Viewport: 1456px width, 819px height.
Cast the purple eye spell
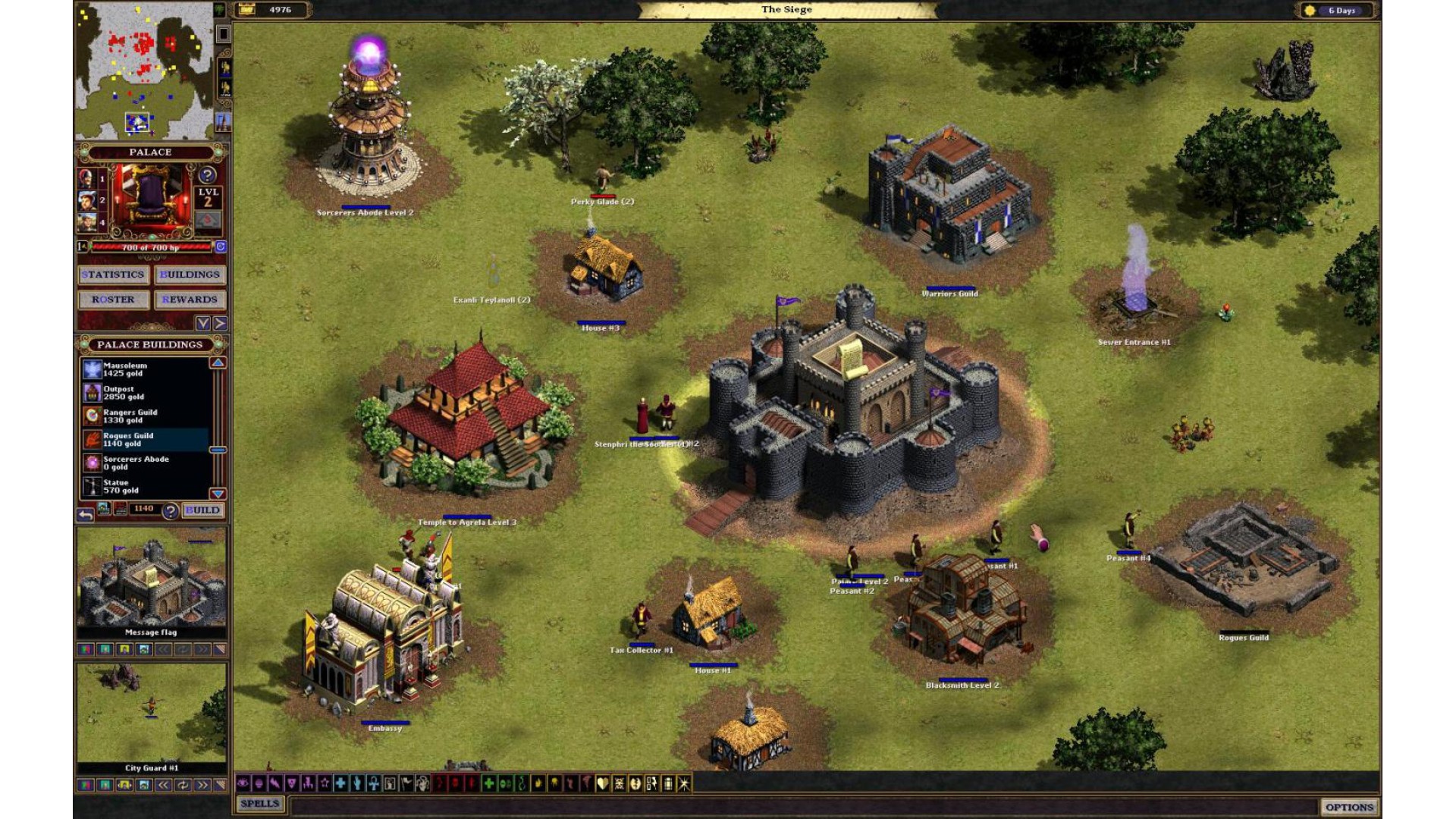tap(243, 783)
